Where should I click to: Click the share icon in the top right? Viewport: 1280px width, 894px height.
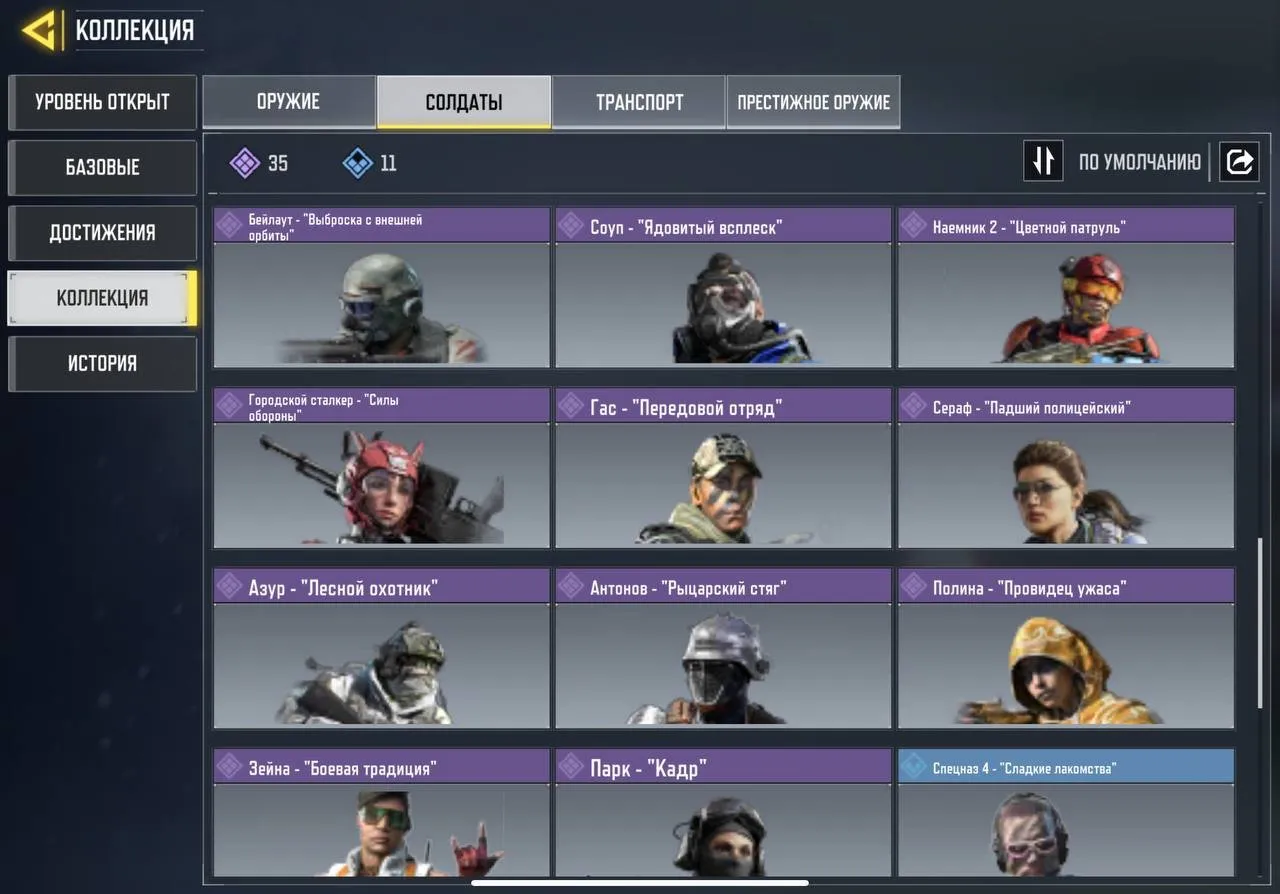click(x=1239, y=160)
